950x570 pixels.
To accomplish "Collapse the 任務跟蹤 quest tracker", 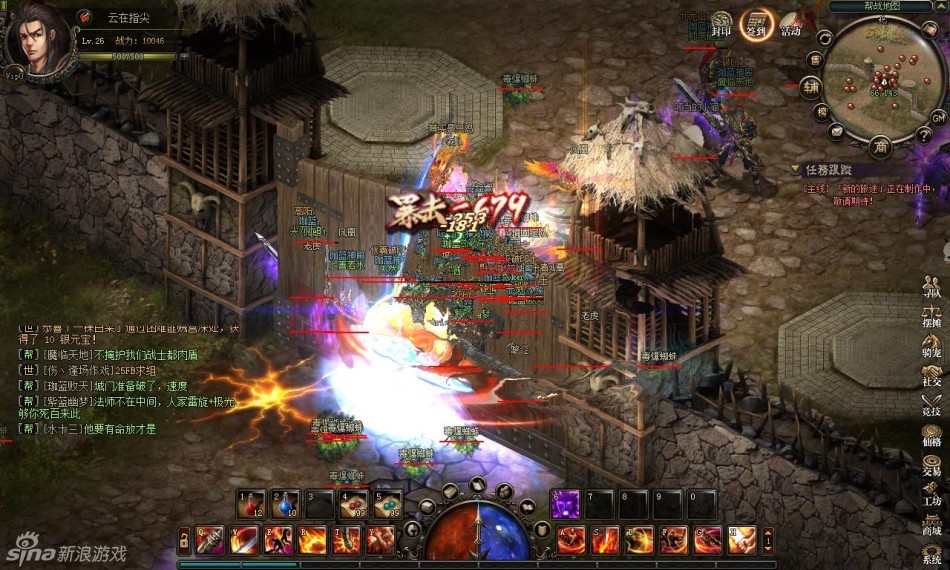I will point(795,170).
